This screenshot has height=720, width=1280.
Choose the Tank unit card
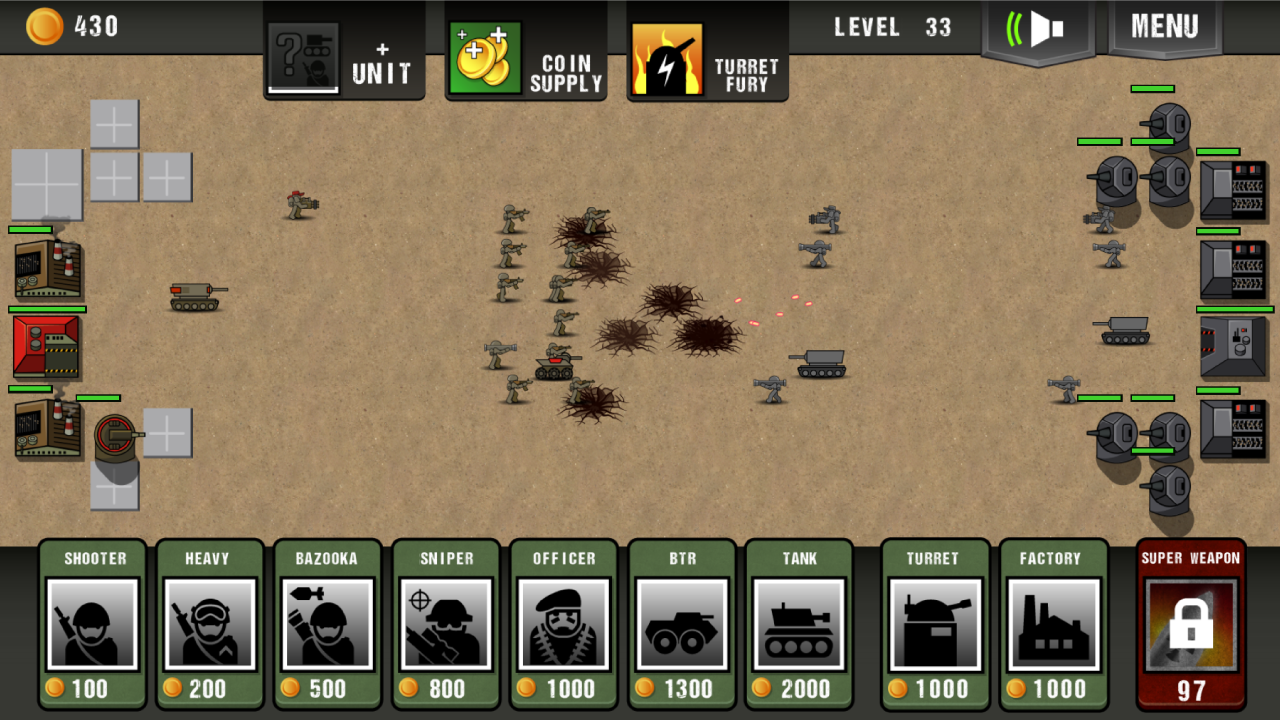click(x=799, y=624)
